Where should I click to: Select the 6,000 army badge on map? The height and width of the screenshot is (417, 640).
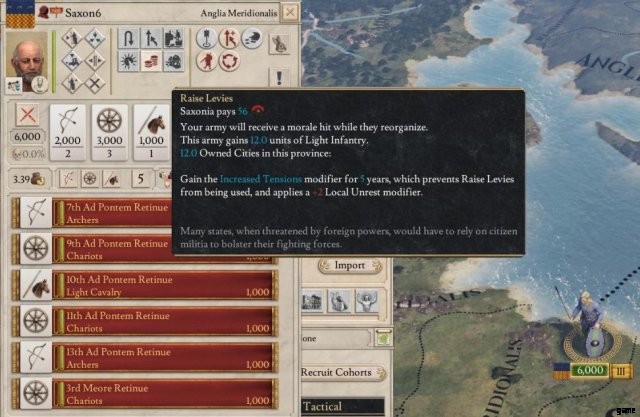pos(590,370)
